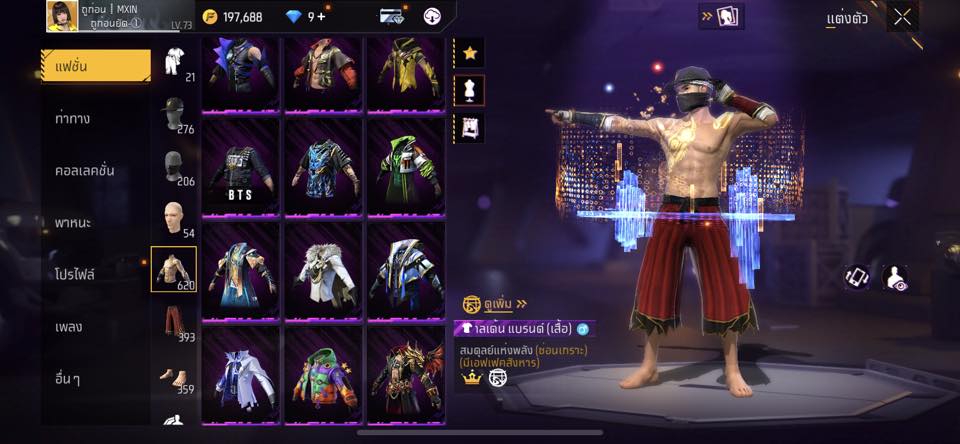Toggle the star favorites filter
The width and height of the screenshot is (960, 444).
pos(469,53)
